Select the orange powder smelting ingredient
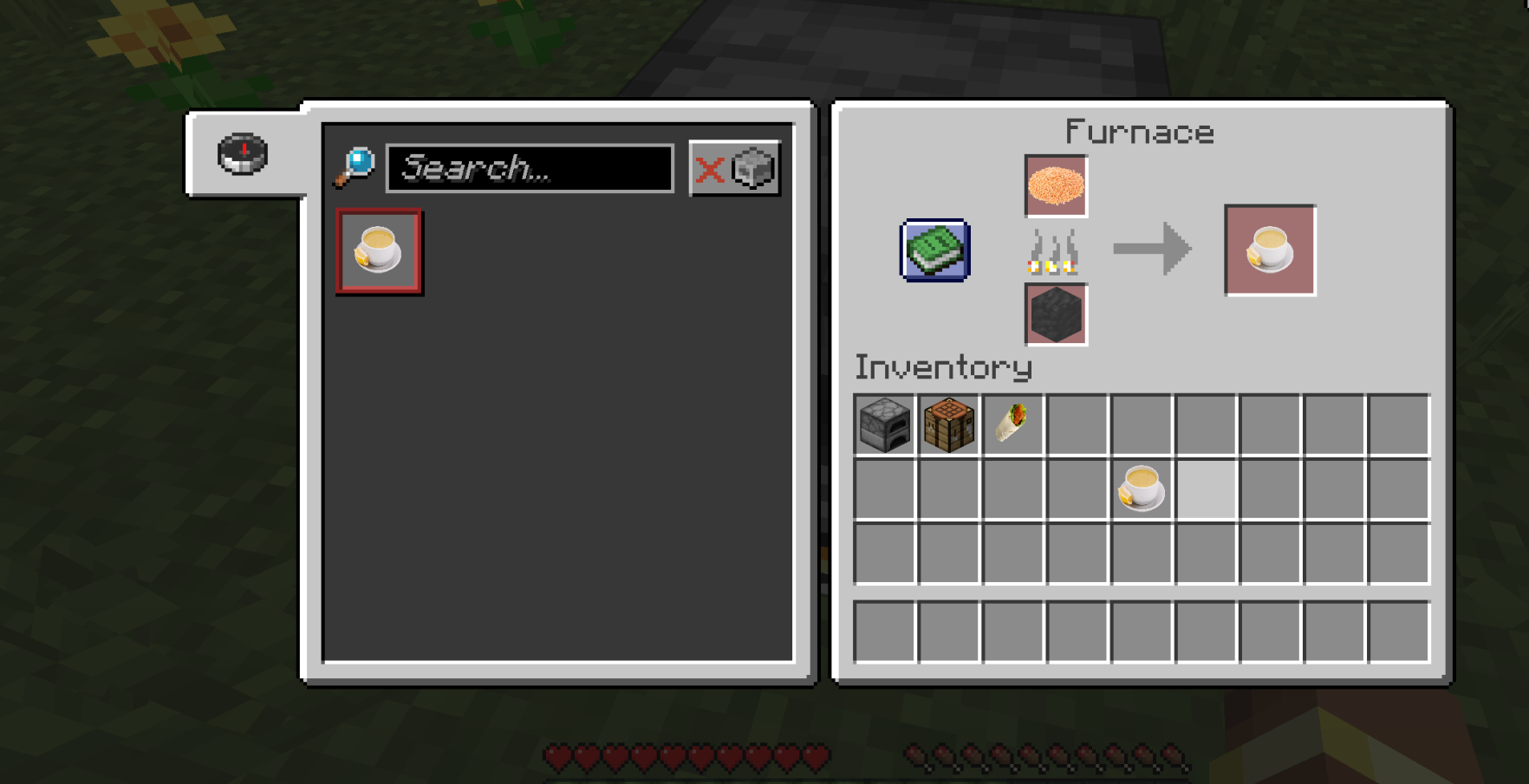Image resolution: width=1529 pixels, height=784 pixels. coord(1056,186)
